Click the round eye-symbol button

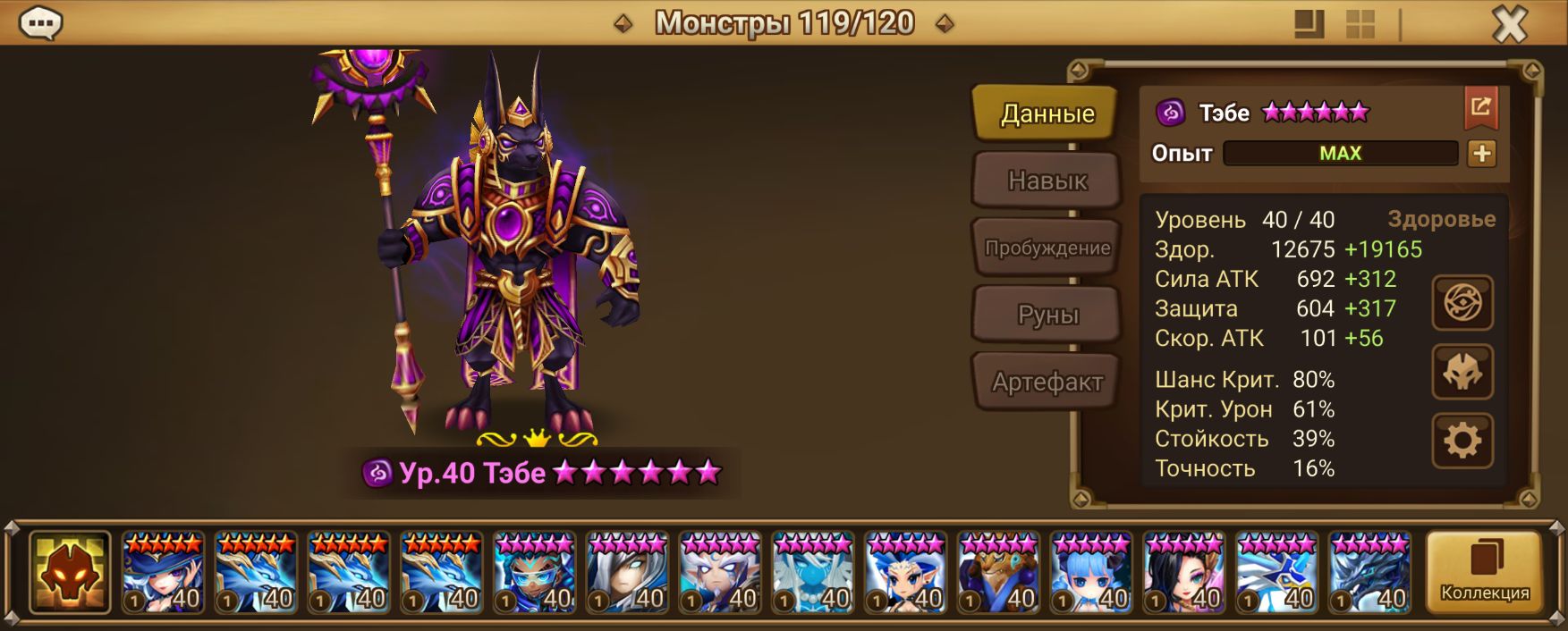tap(1462, 303)
